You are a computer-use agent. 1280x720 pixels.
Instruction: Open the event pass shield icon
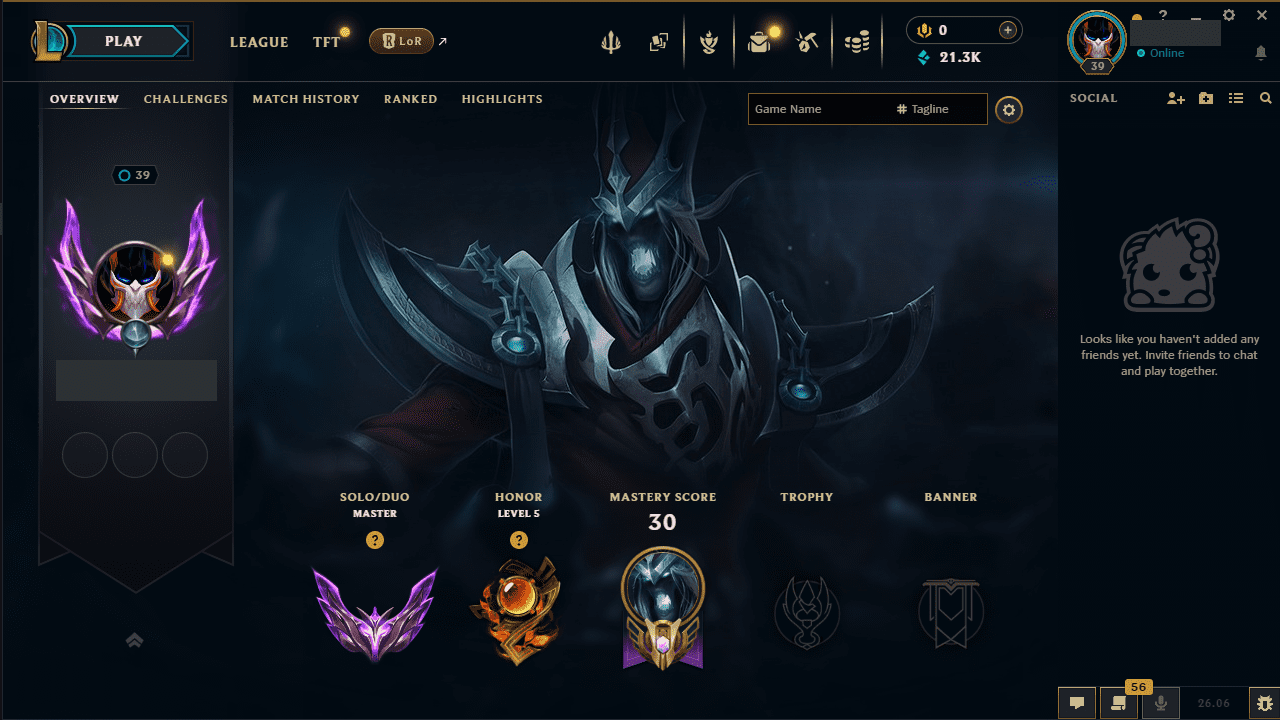pyautogui.click(x=709, y=41)
